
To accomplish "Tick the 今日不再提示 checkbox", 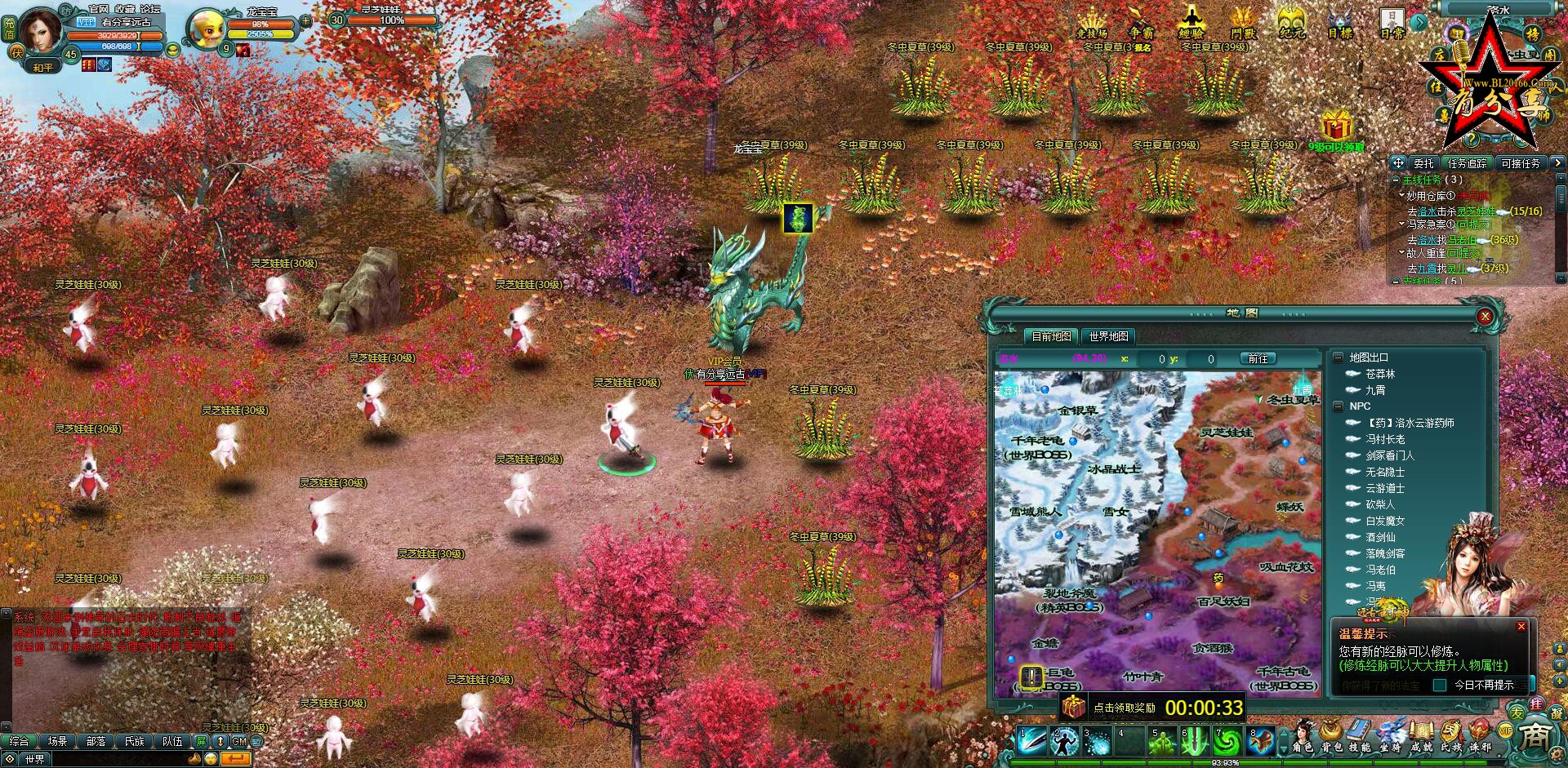I will 1440,685.
